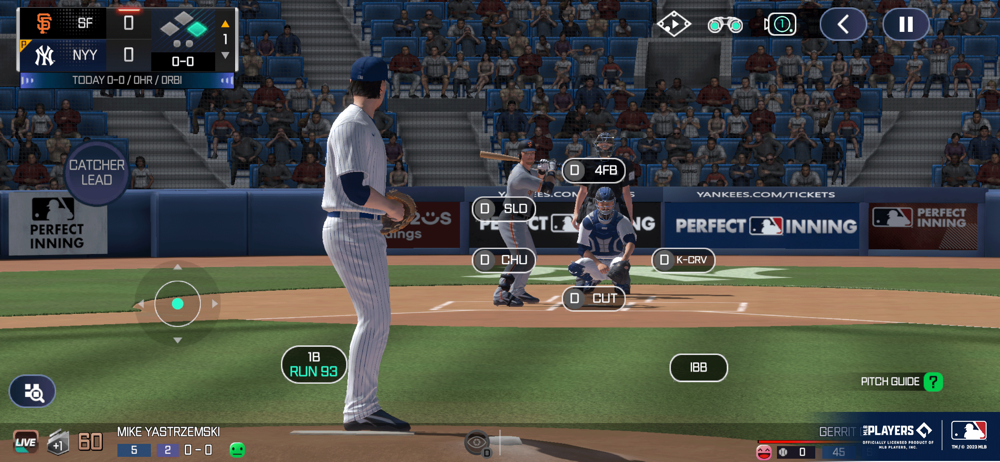Pick the CHU changeup pitch

pos(504,261)
